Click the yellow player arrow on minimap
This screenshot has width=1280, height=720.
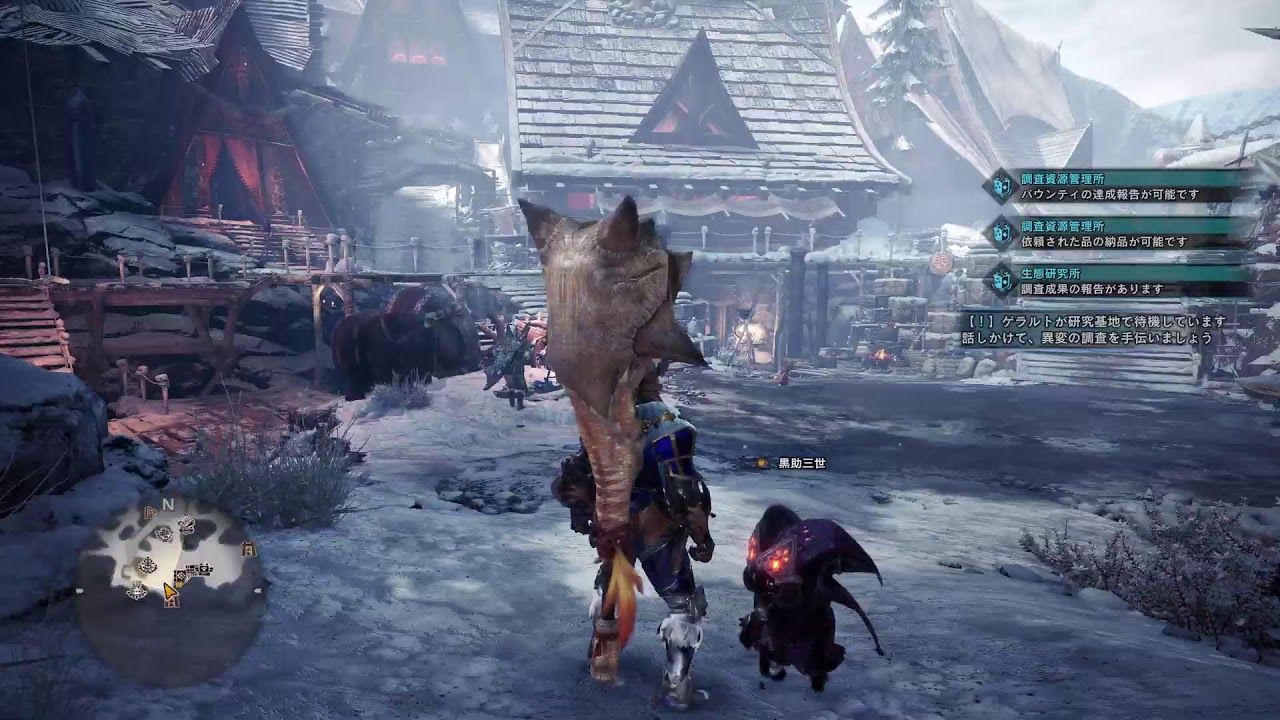(170, 590)
